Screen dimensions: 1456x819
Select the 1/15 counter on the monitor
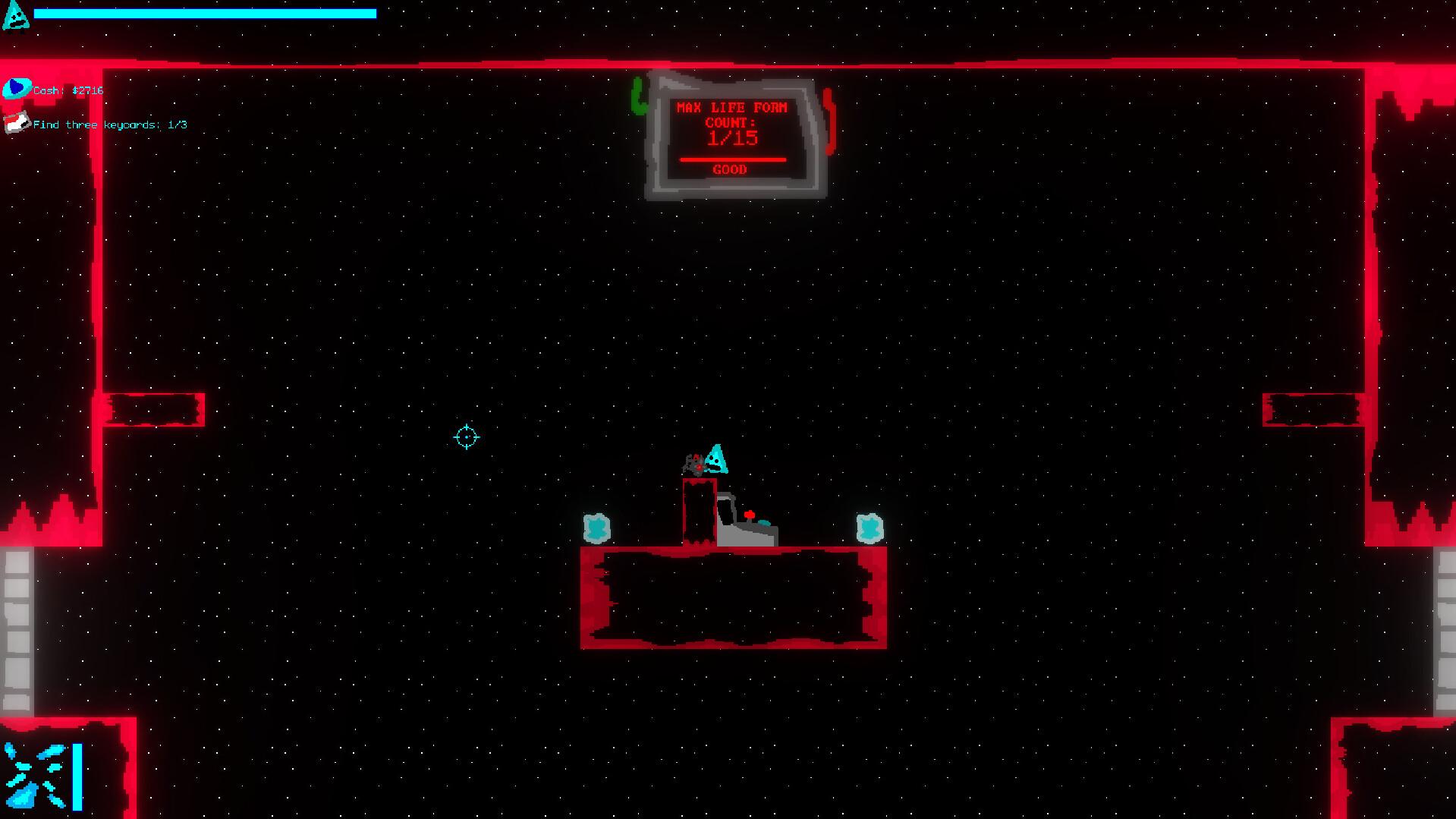[x=734, y=137]
